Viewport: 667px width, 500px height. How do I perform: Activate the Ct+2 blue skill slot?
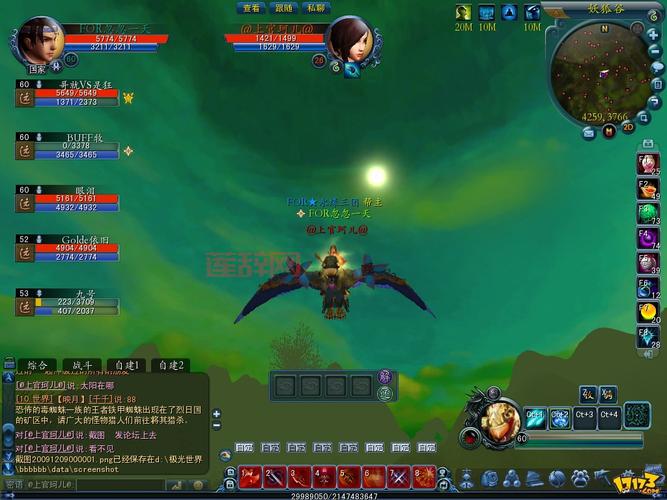click(x=560, y=415)
